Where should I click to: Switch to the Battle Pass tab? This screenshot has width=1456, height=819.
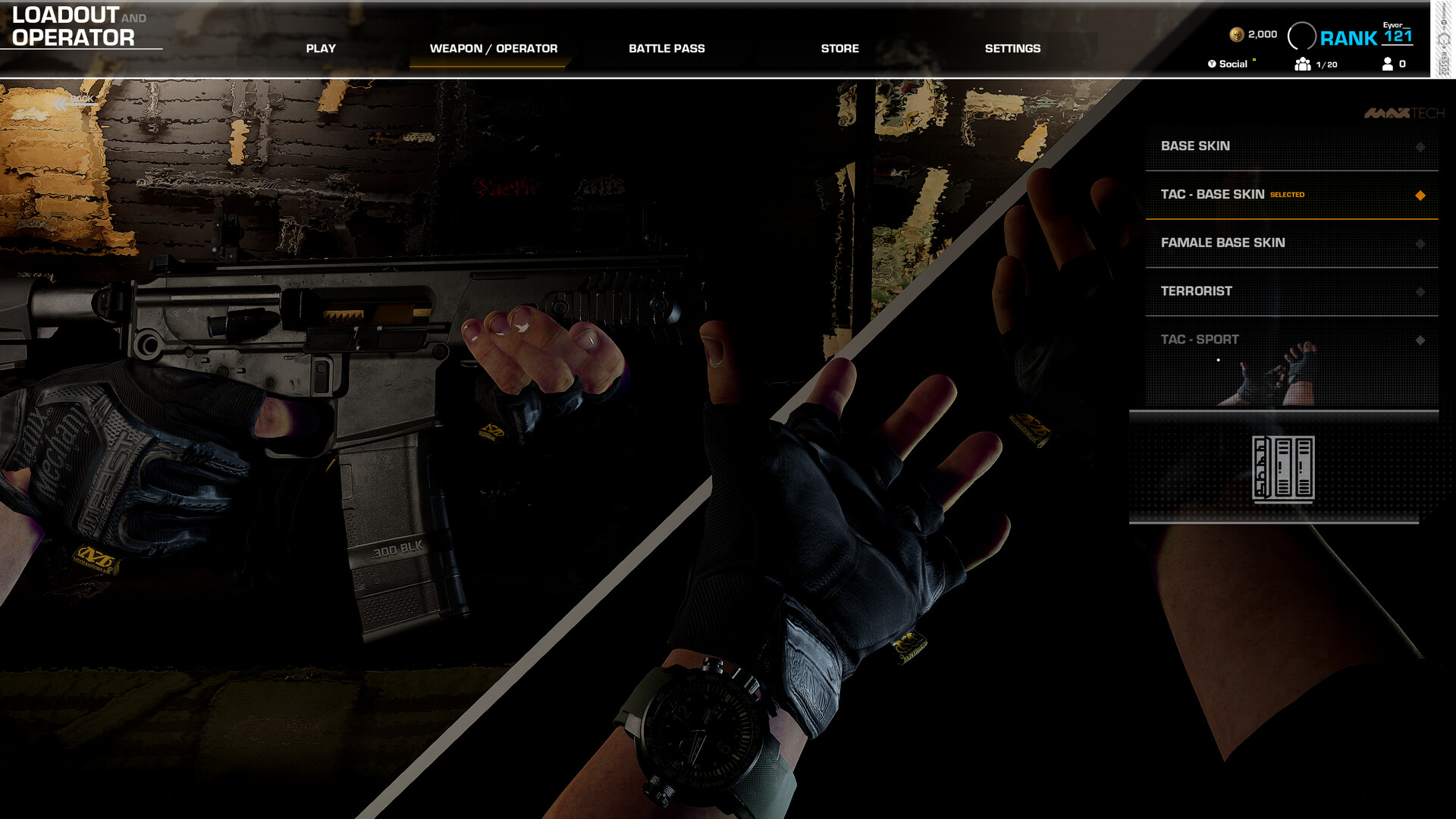point(666,48)
